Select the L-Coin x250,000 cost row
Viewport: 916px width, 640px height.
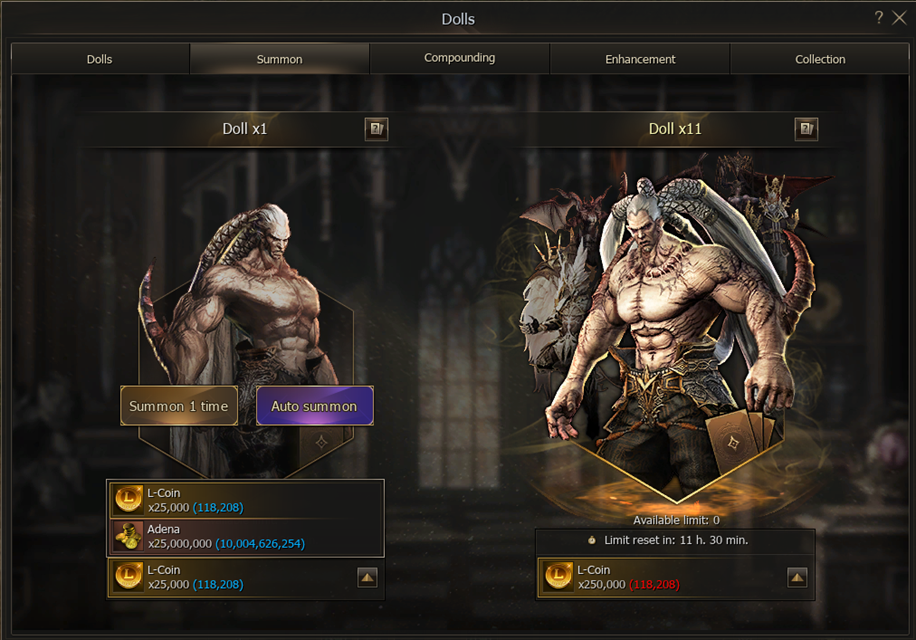pos(660,577)
